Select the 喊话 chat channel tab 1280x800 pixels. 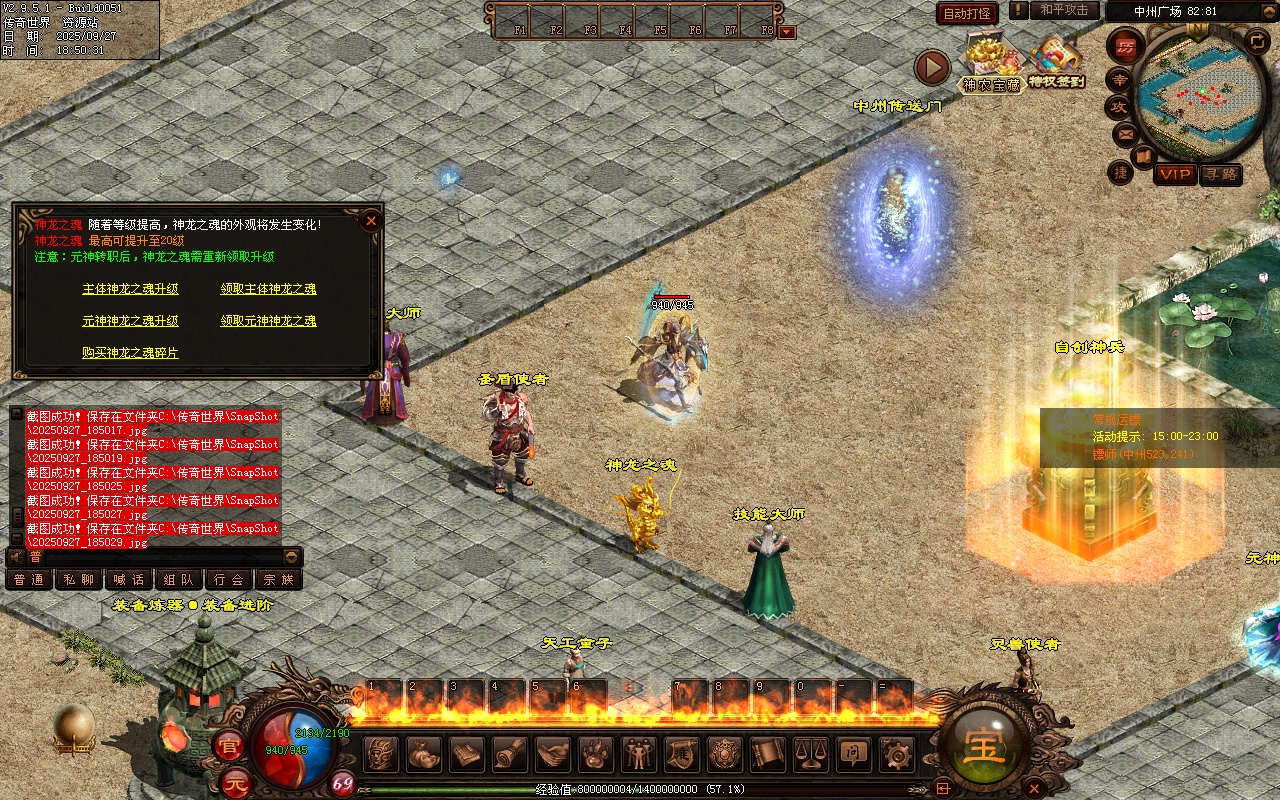(x=129, y=579)
